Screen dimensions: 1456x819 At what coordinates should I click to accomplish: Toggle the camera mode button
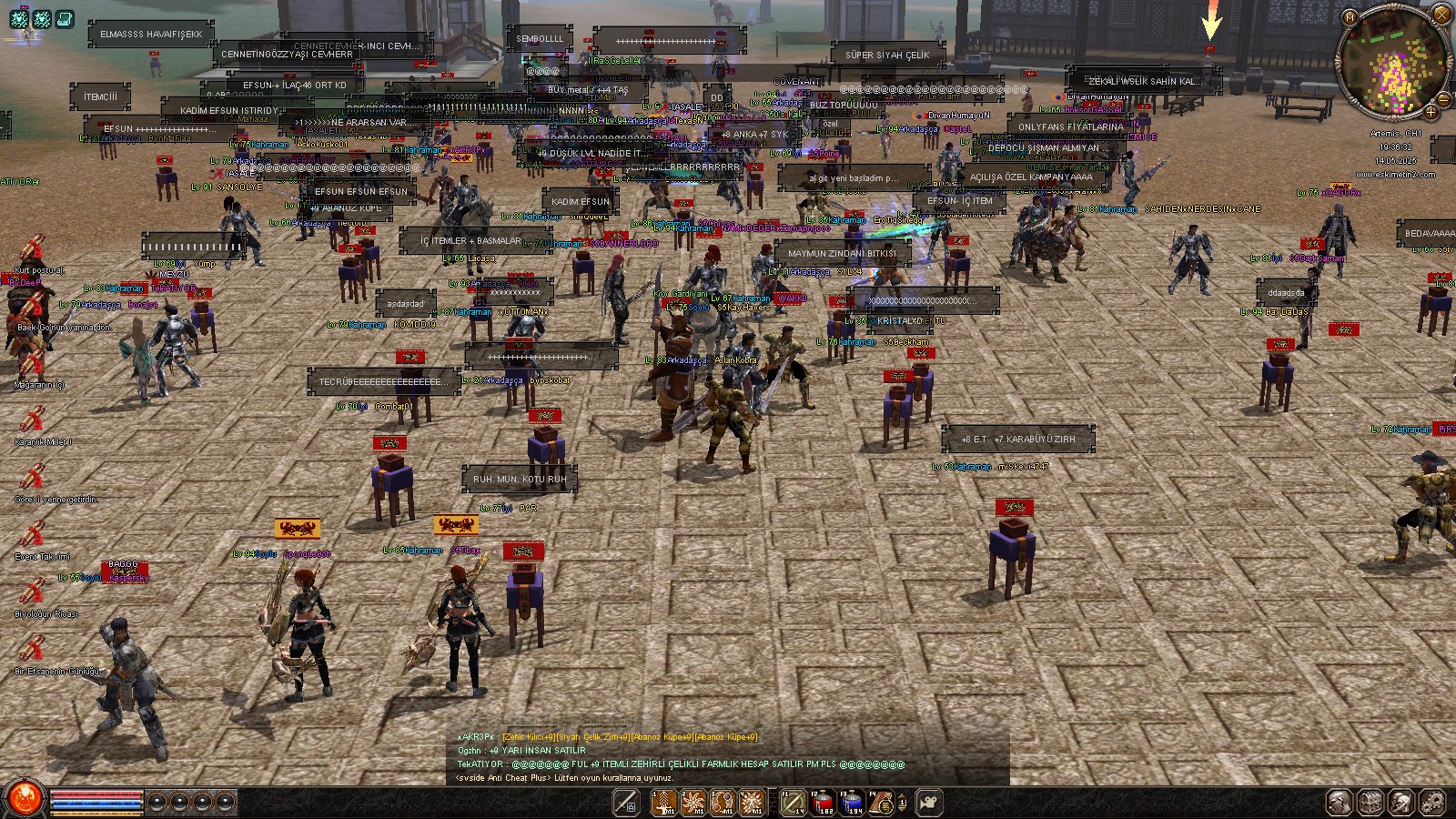(x=929, y=803)
